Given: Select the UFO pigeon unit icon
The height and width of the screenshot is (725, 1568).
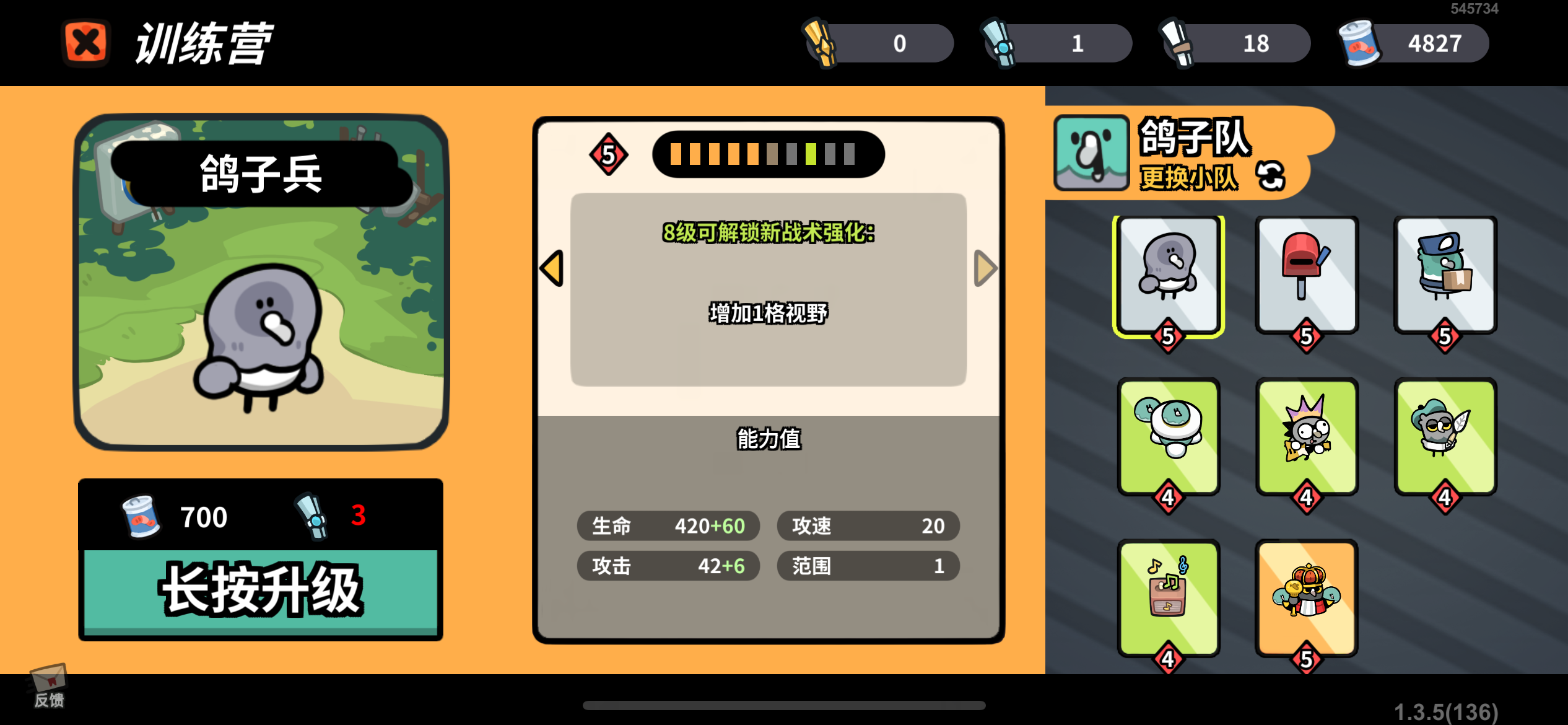Looking at the screenshot, I should 1169,438.
